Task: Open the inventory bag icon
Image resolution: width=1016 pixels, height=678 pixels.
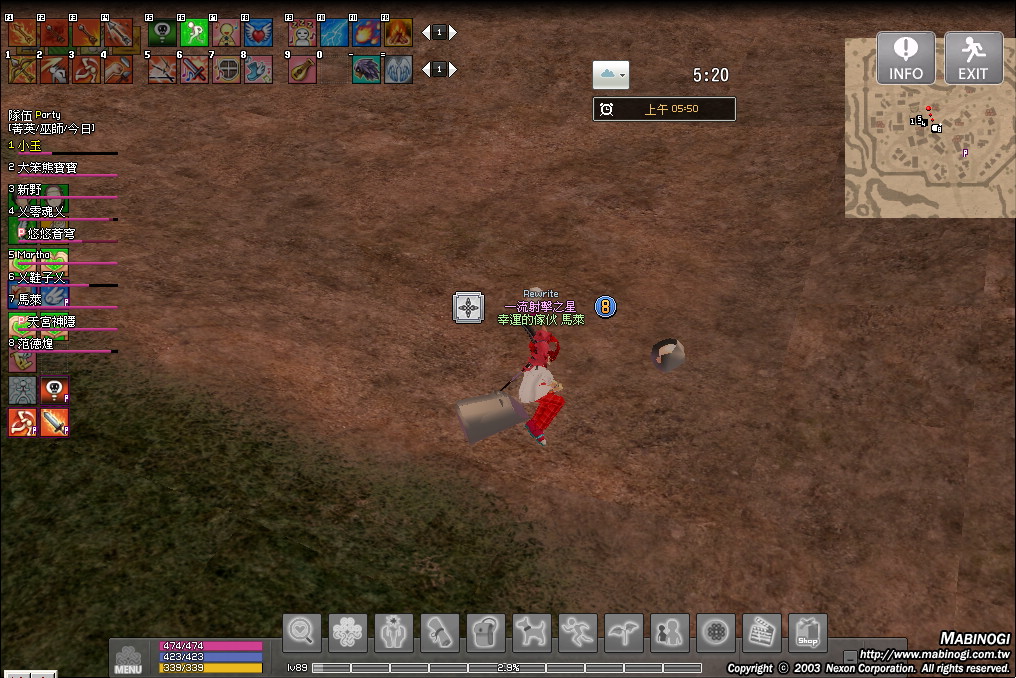Action: [486, 632]
